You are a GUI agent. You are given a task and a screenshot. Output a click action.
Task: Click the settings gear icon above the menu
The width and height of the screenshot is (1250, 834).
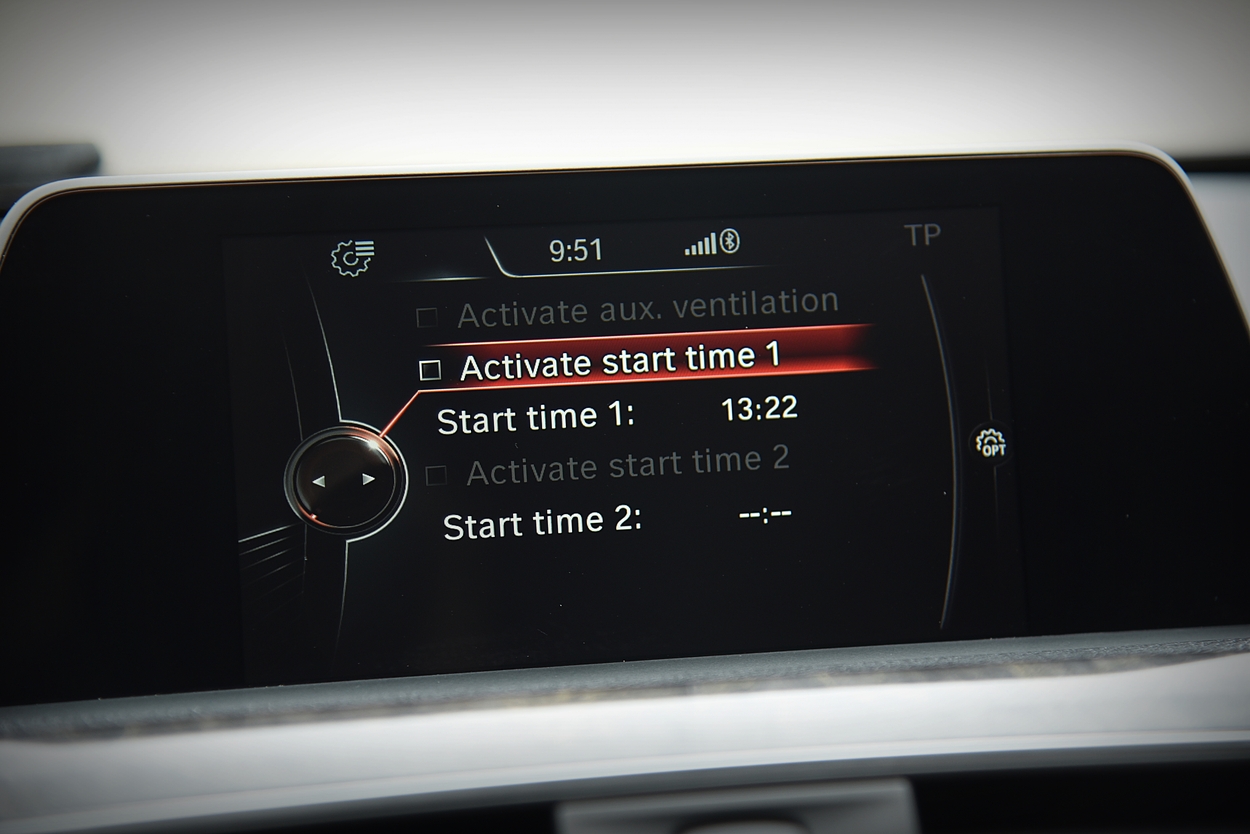(x=353, y=257)
